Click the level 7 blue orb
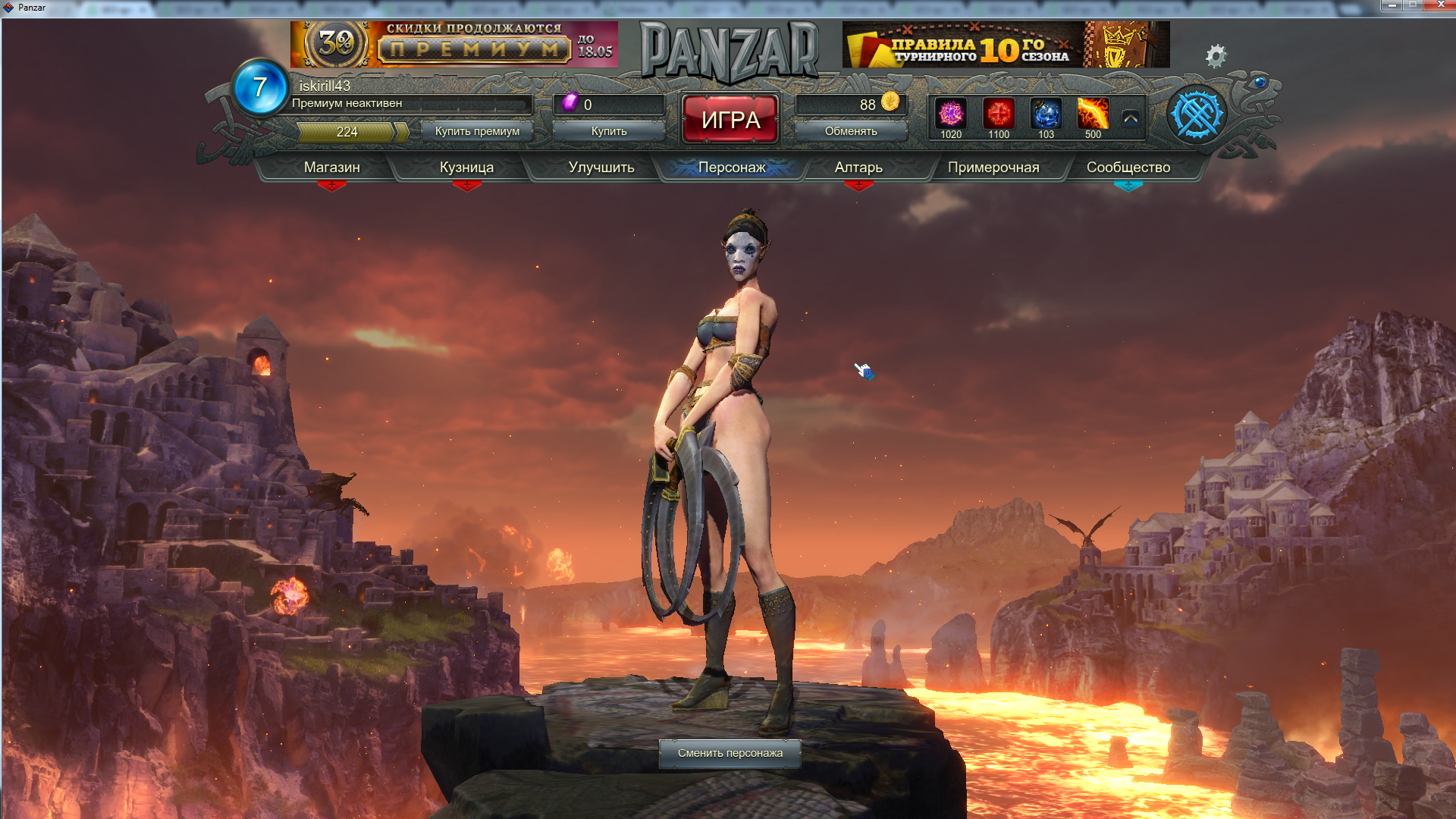Image resolution: width=1456 pixels, height=819 pixels. coord(259,87)
